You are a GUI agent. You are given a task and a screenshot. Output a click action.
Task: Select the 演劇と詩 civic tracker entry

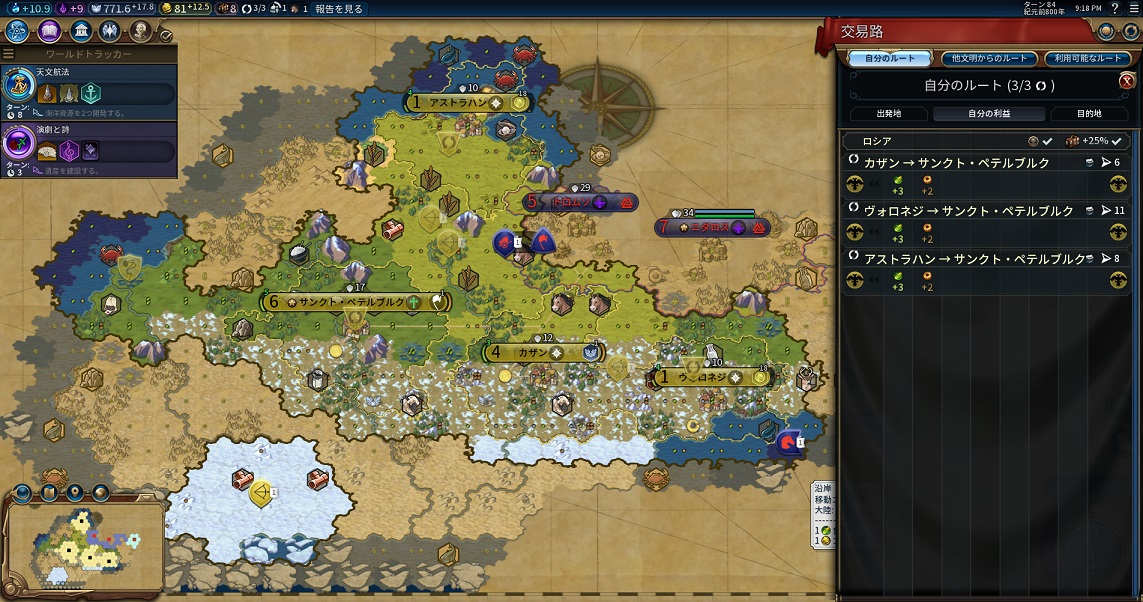(90, 148)
